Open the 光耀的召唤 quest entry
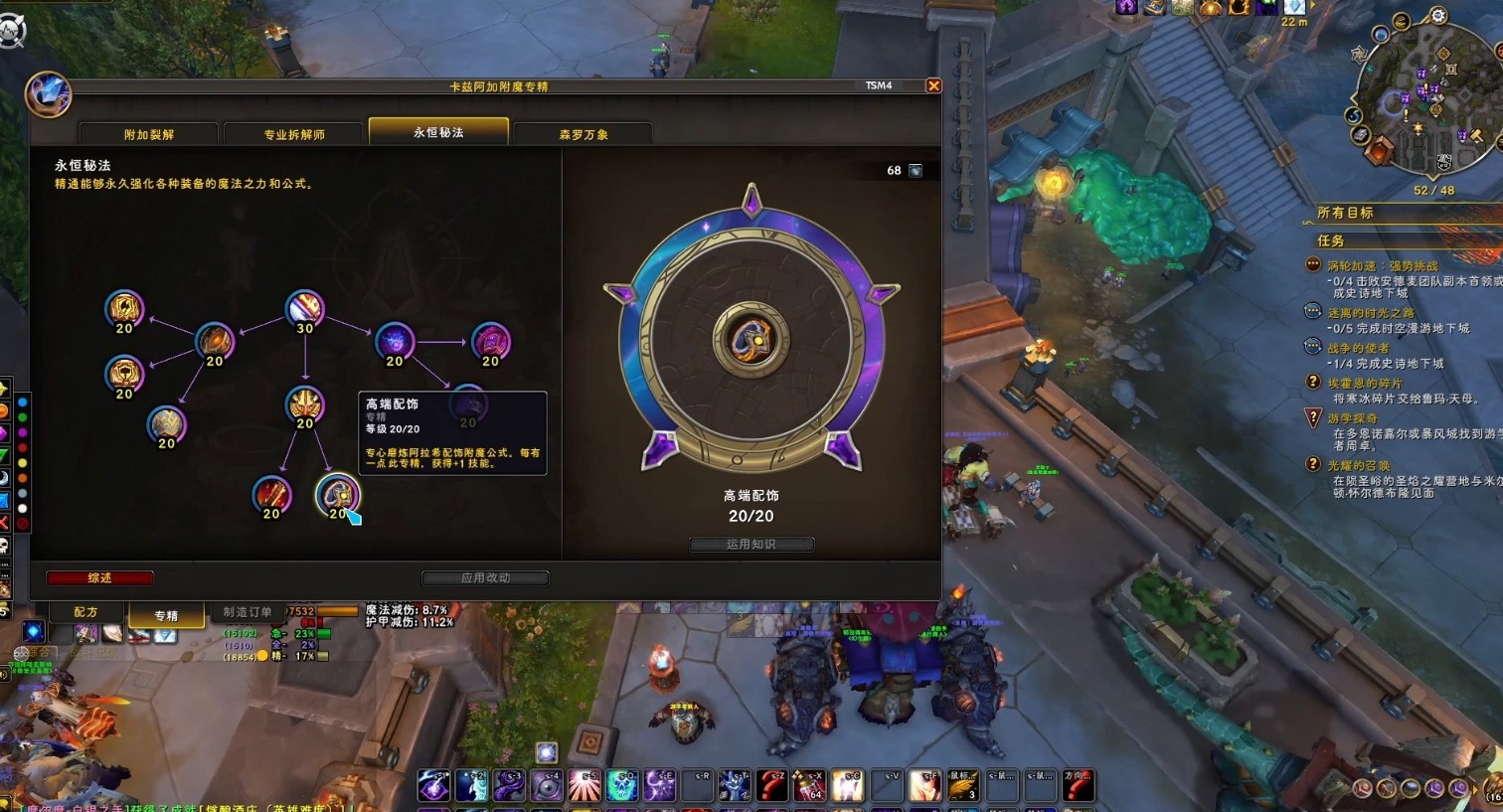 (x=1359, y=465)
